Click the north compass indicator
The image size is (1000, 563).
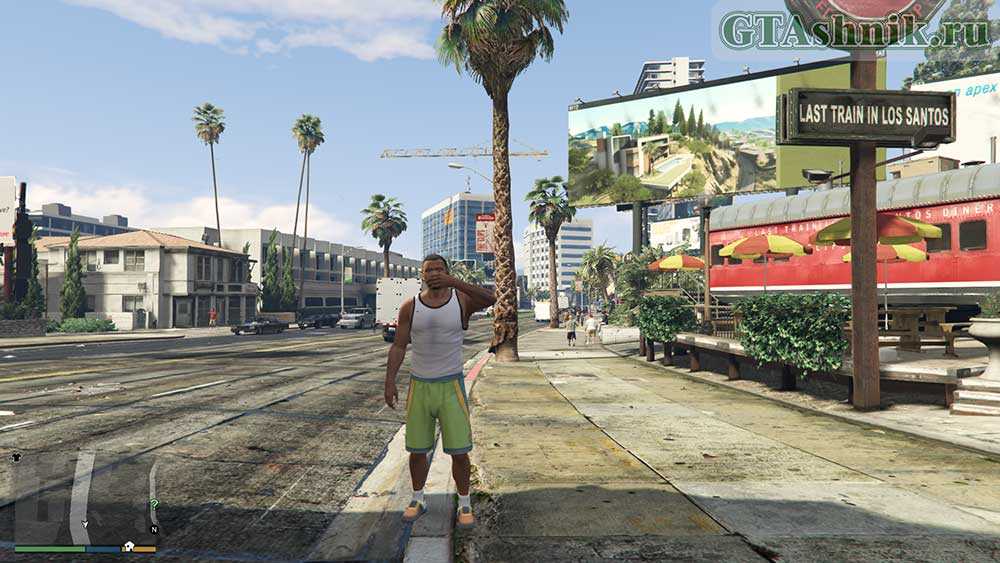[x=153, y=529]
